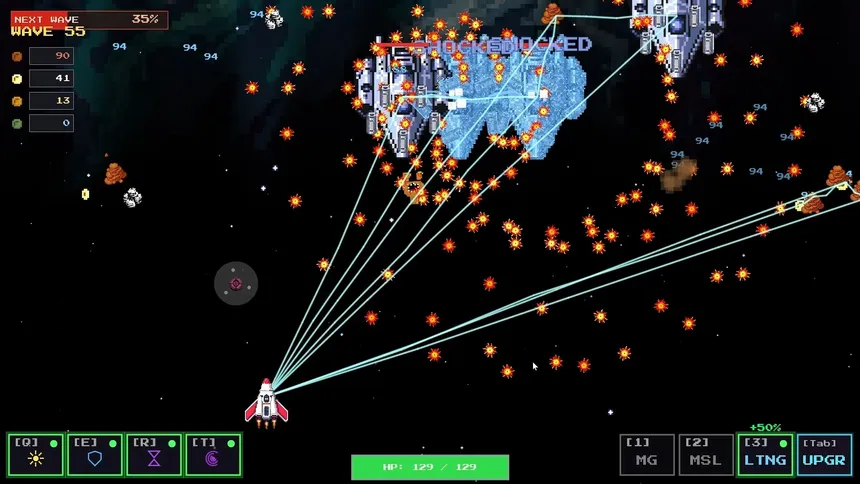Activate the sun burst ability
The height and width of the screenshot is (484, 860).
click(36, 455)
